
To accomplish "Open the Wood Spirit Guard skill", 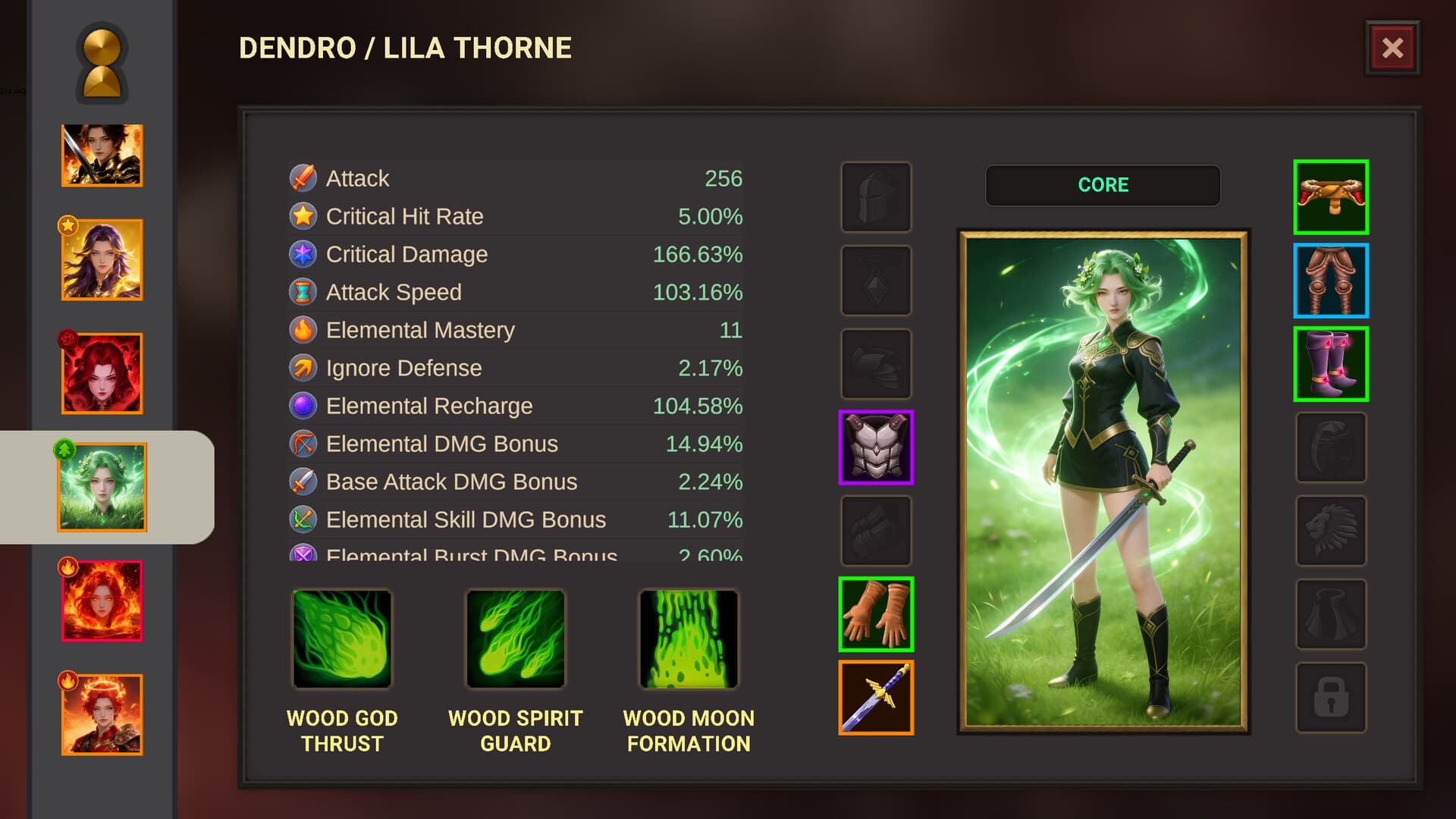I will coord(515,639).
